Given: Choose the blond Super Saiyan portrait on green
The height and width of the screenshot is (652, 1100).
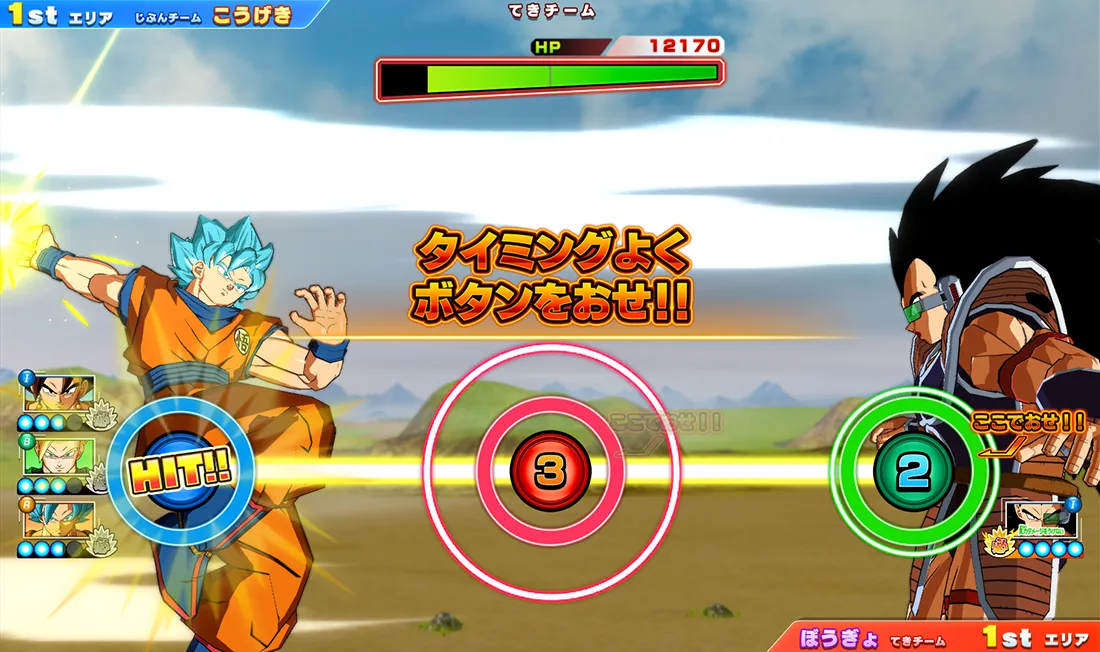Looking at the screenshot, I should coord(58,456).
